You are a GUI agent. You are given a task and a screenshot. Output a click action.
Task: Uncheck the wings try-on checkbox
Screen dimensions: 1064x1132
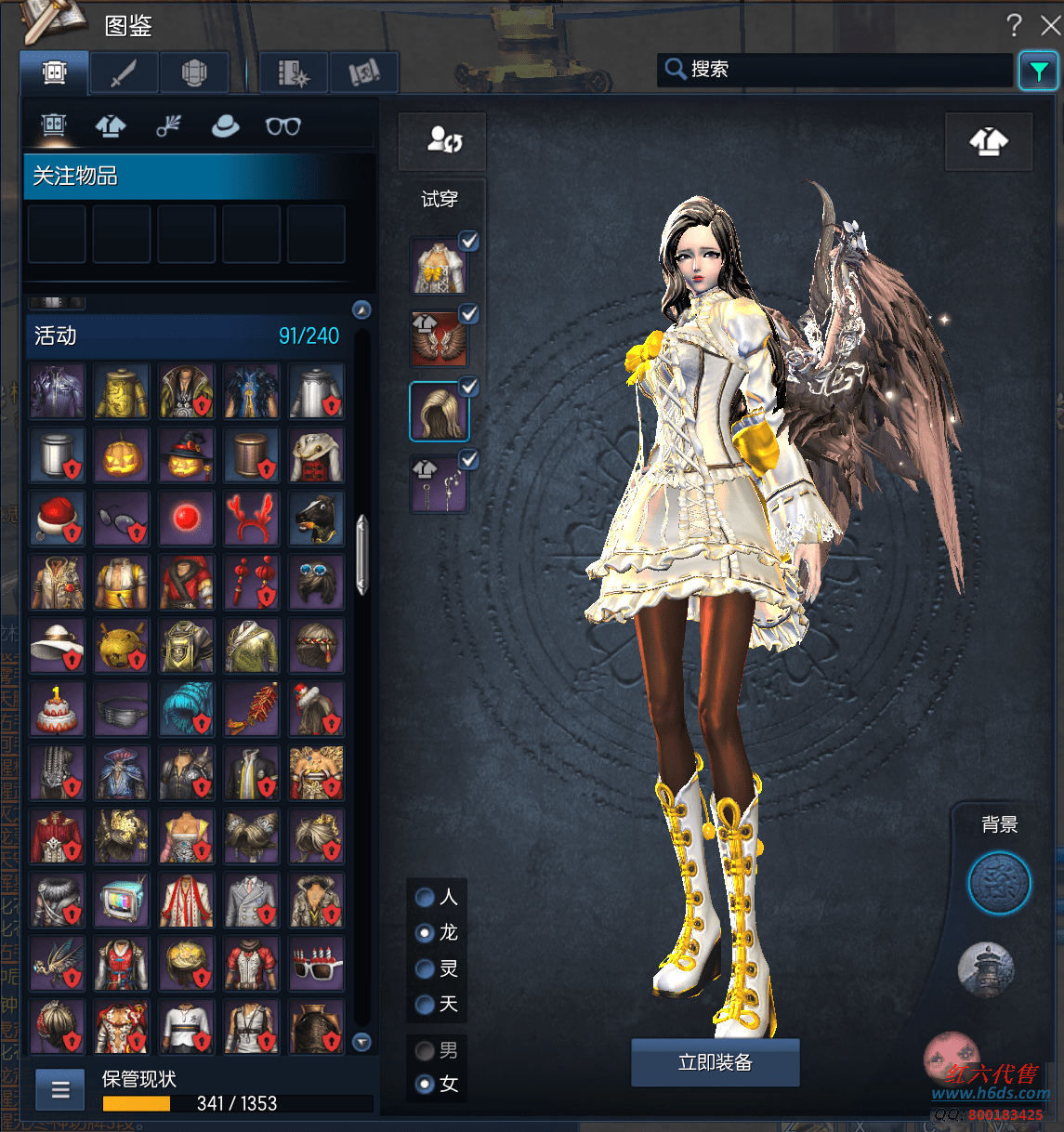pyautogui.click(x=469, y=314)
